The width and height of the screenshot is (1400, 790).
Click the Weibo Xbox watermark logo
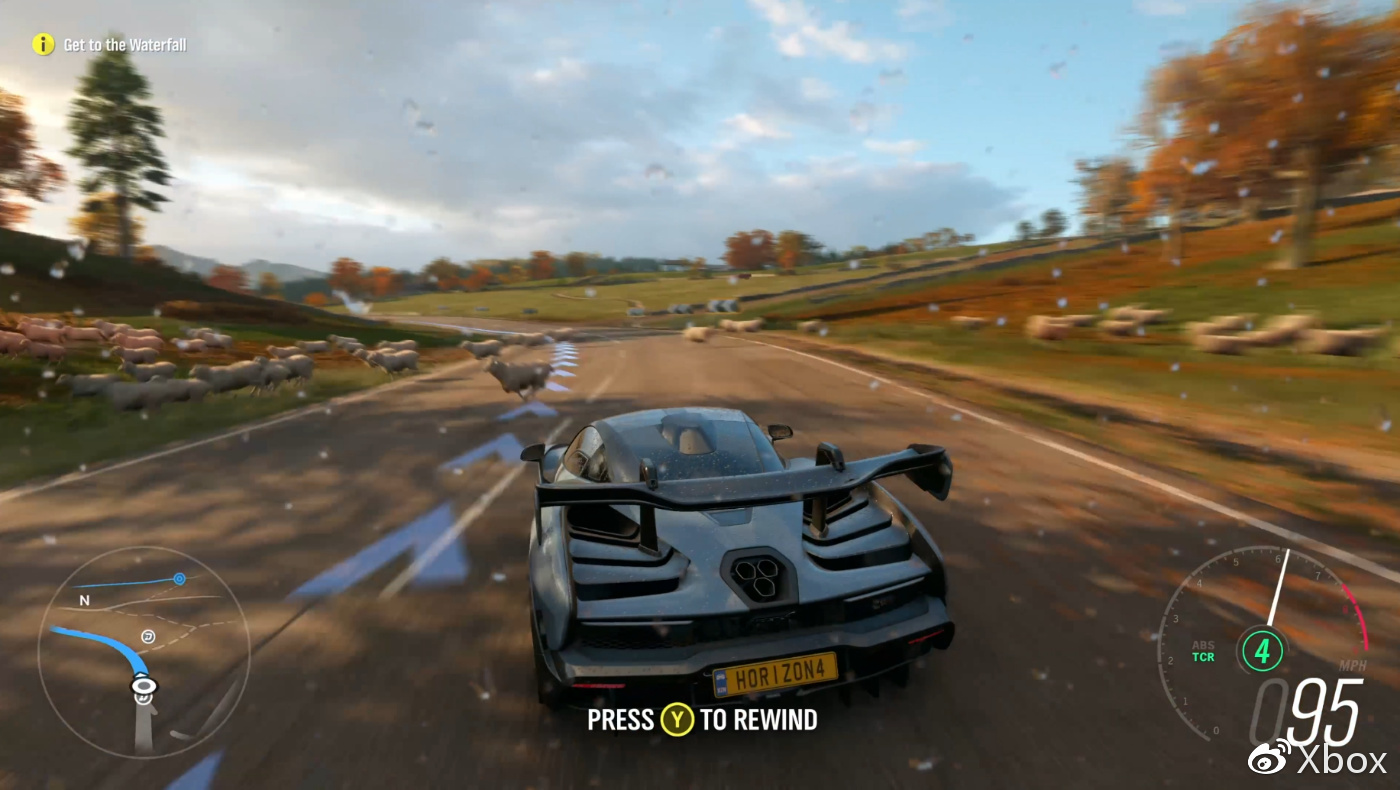coord(1316,759)
